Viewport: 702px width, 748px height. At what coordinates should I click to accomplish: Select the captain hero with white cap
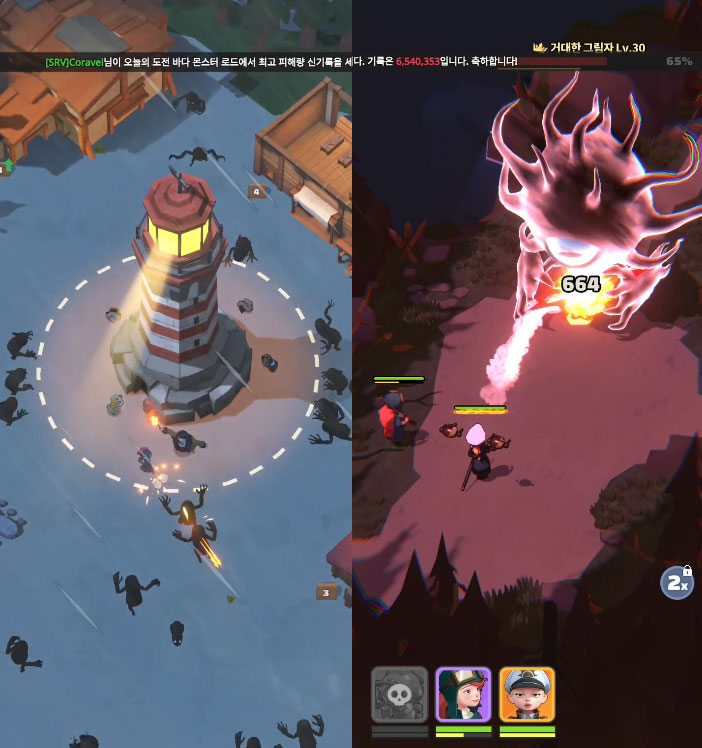click(527, 694)
